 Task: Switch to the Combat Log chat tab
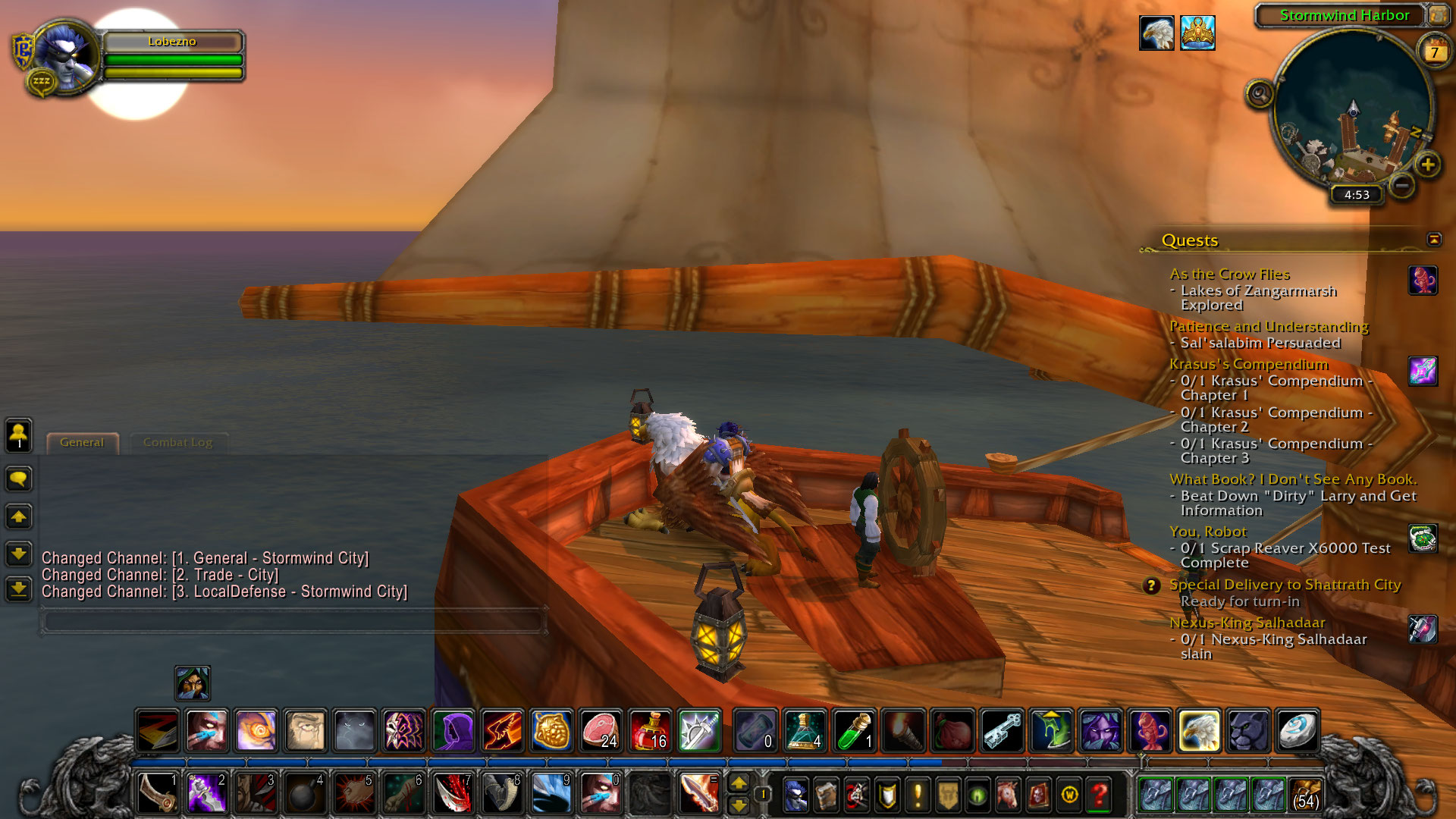click(177, 442)
